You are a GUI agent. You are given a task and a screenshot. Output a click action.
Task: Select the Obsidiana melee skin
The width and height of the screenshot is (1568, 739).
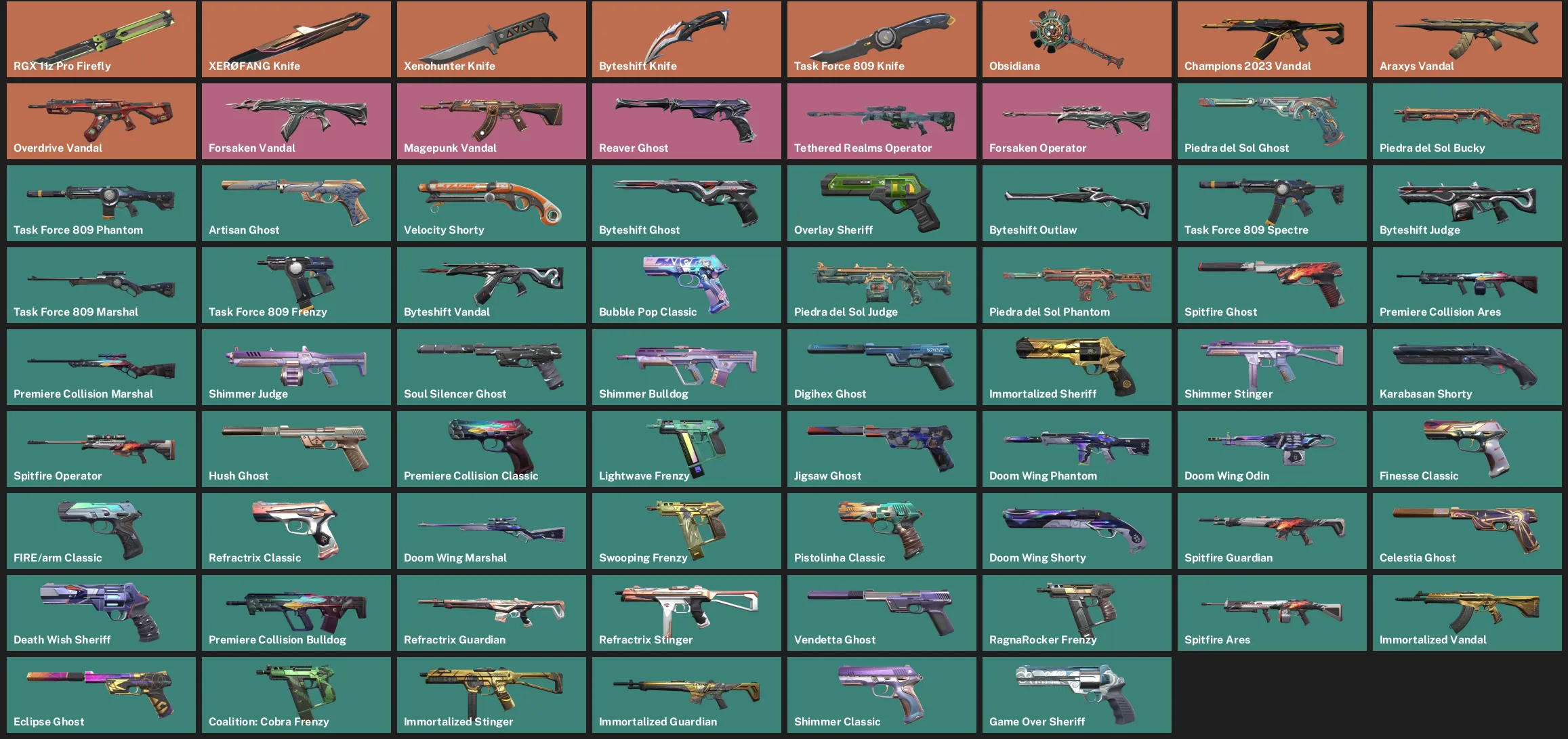point(1076,39)
